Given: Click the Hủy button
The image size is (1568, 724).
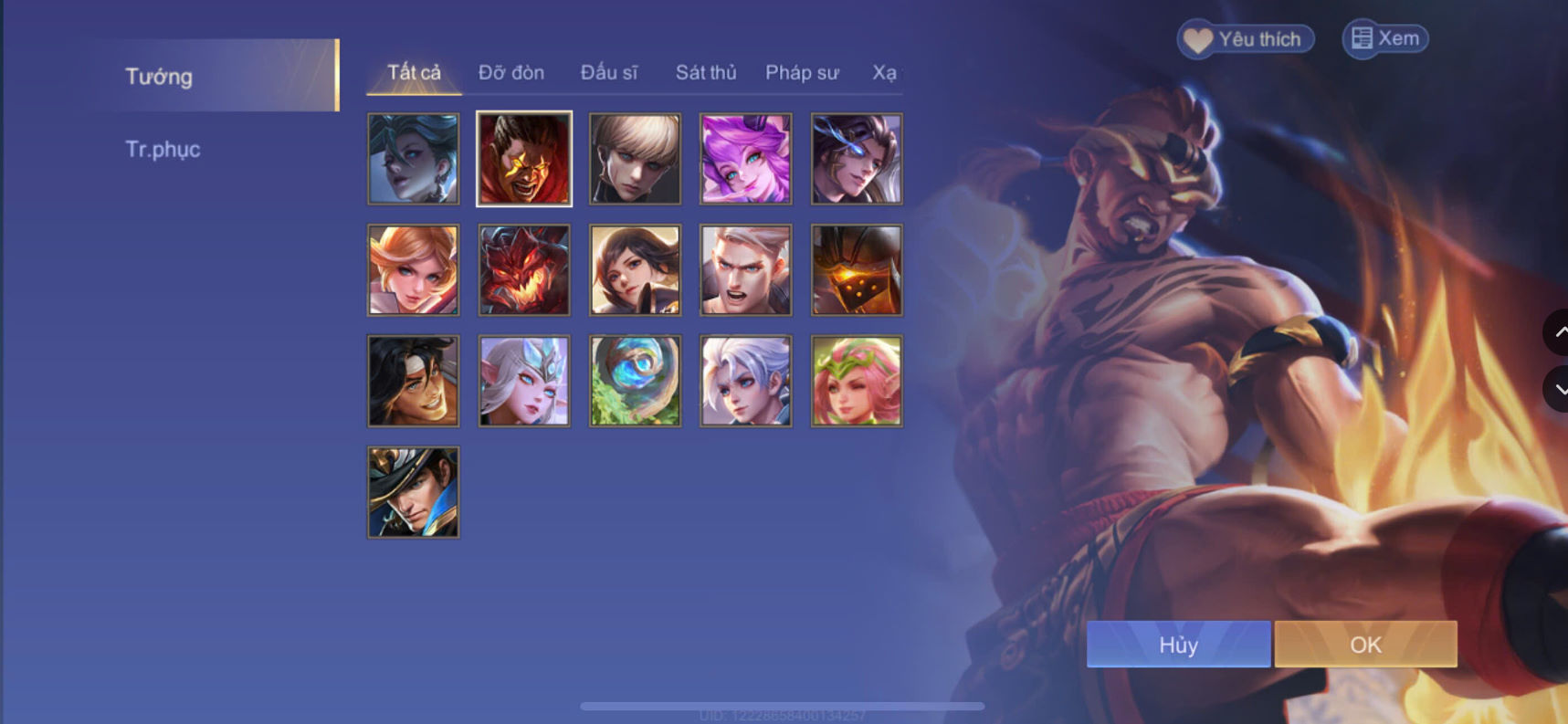Looking at the screenshot, I should pyautogui.click(x=1177, y=645).
